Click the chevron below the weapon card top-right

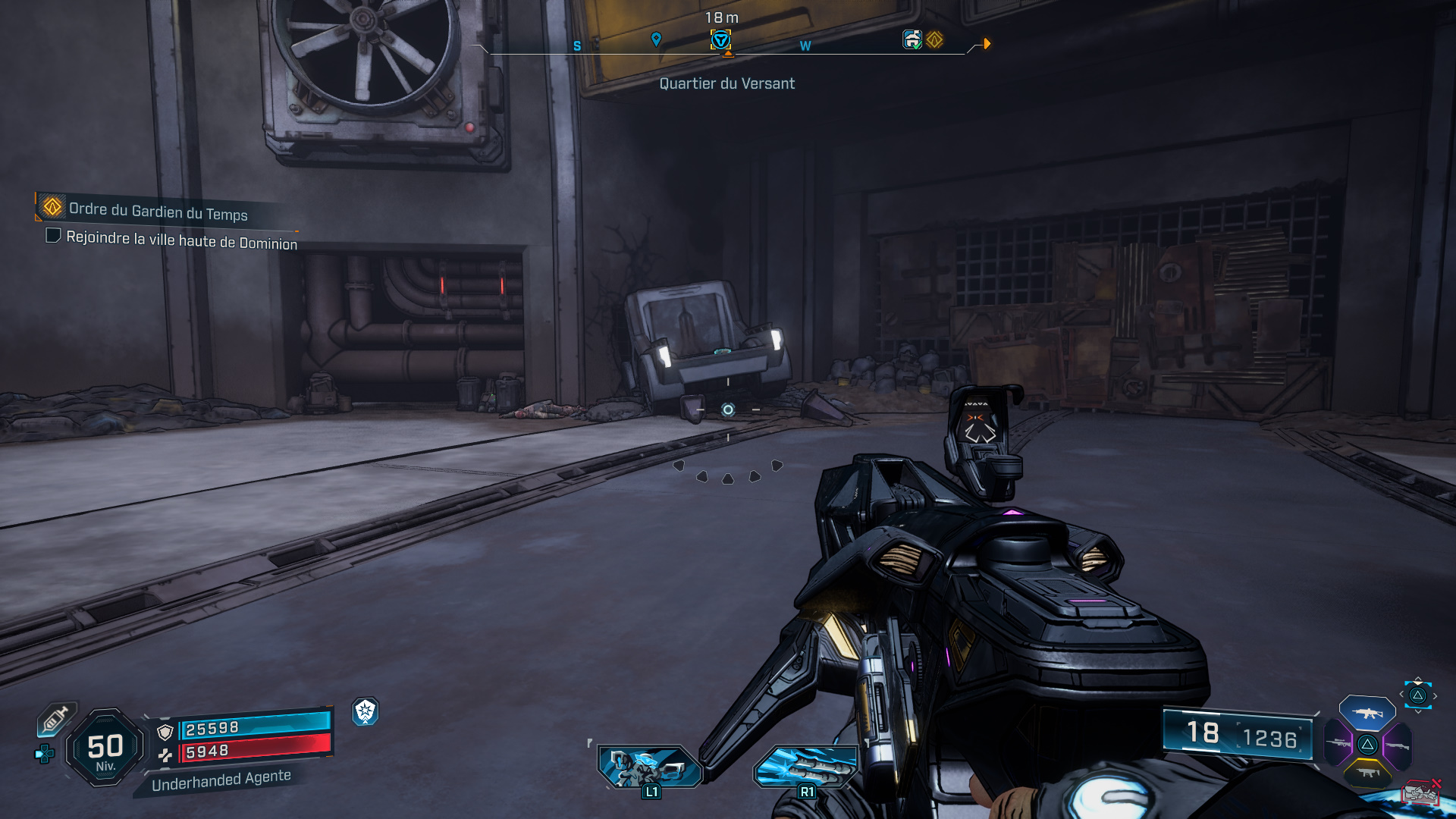[x=1417, y=712]
